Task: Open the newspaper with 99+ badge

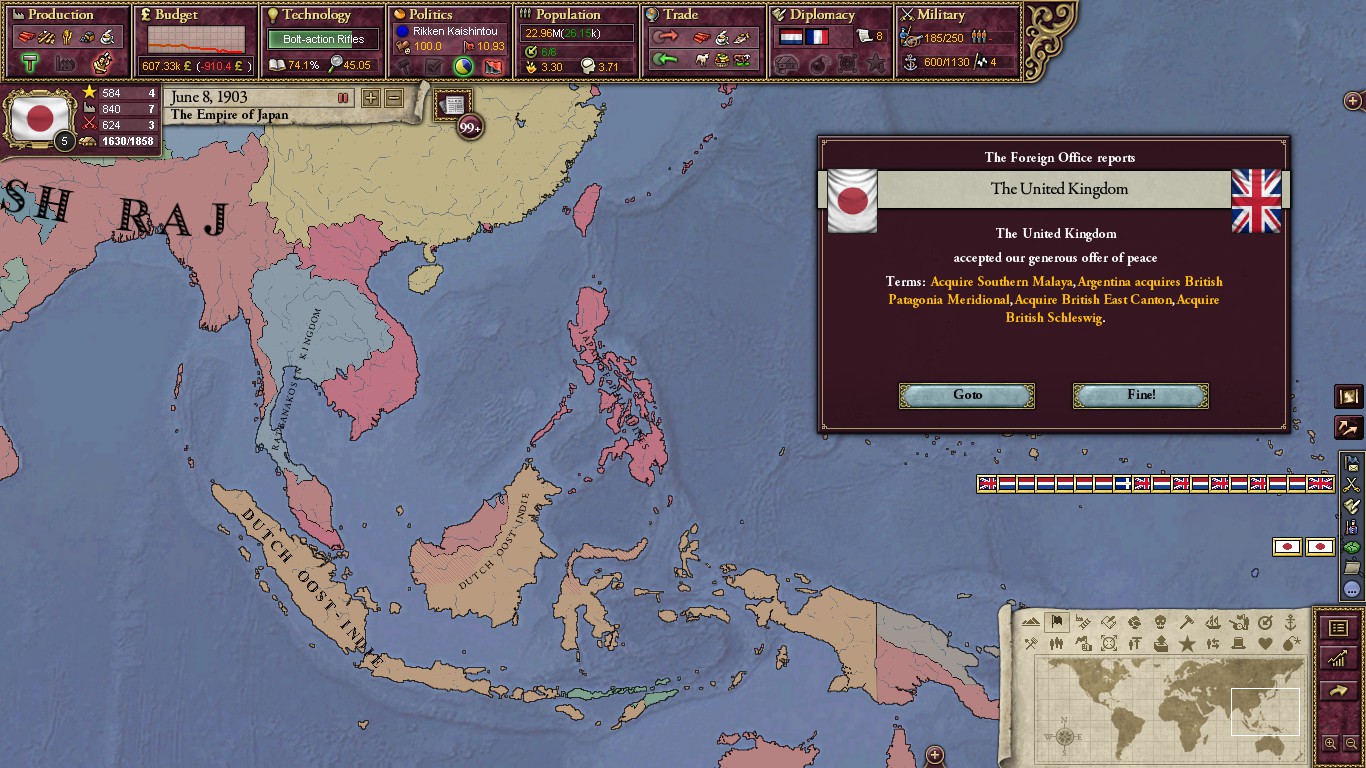Action: click(454, 106)
